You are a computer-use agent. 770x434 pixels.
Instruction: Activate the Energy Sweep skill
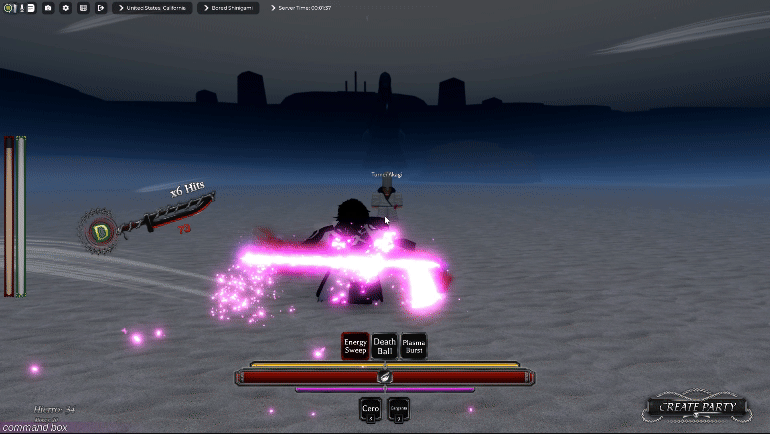pos(355,346)
